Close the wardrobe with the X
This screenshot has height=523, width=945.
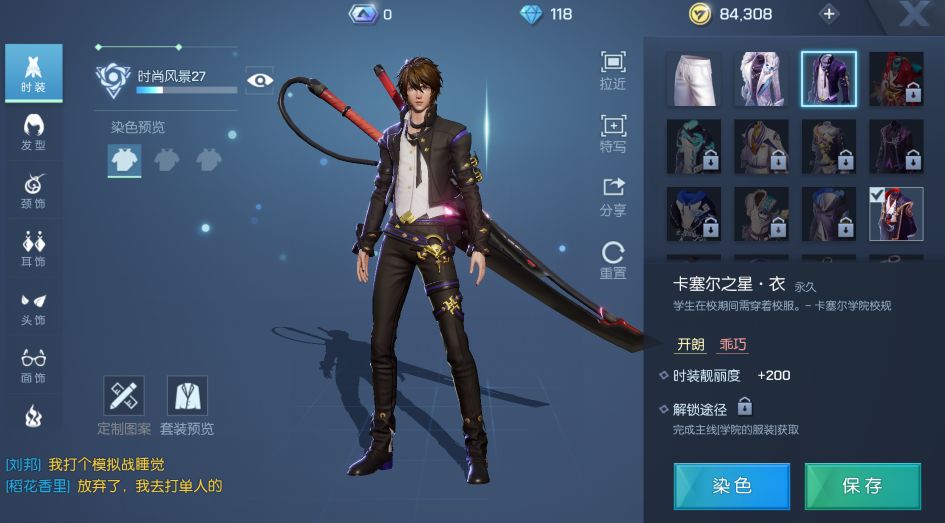click(912, 15)
